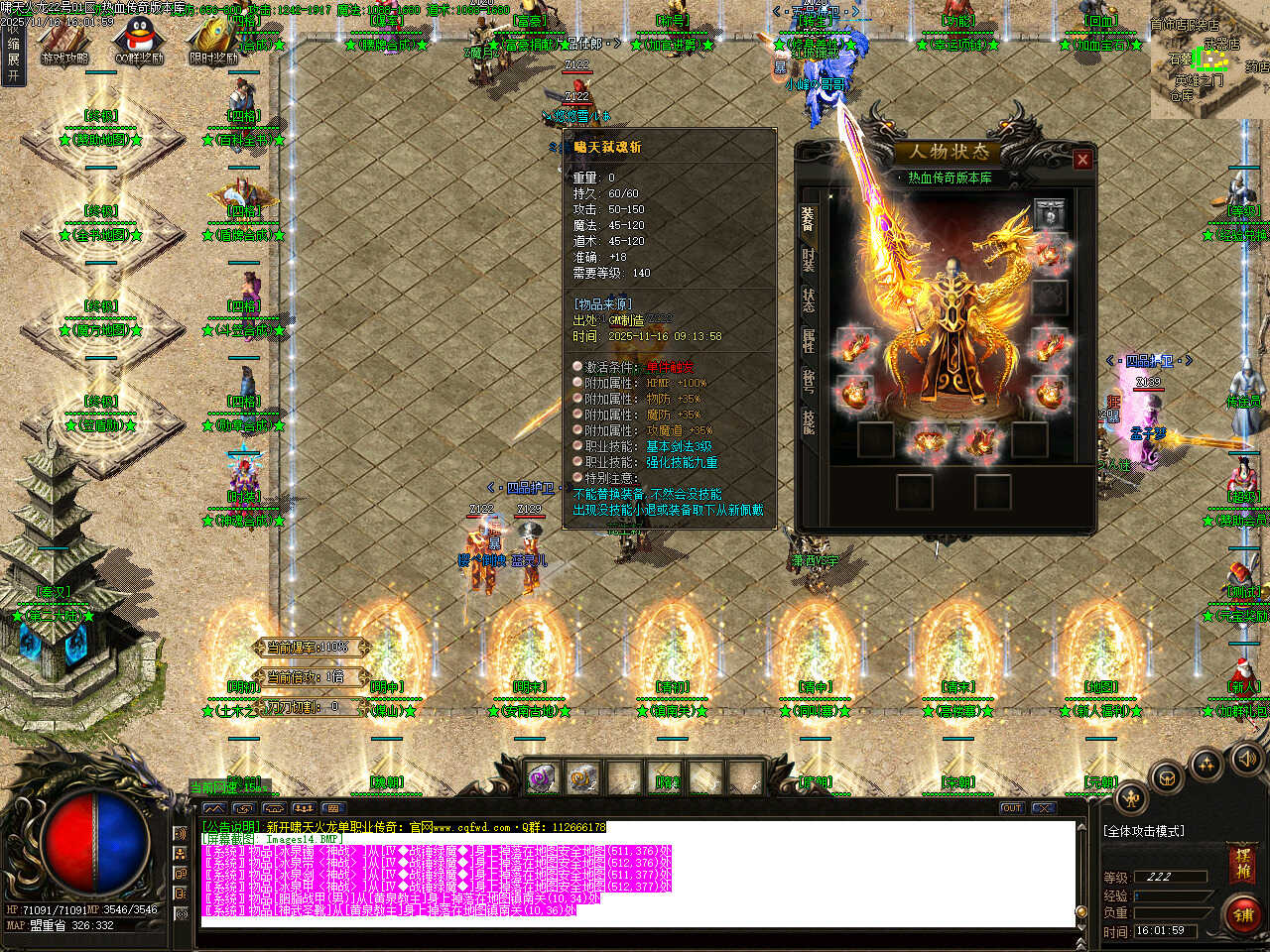The image size is (1270, 952).
Task: Change the 全体攻击模式 attack mode
Action: coord(1144,831)
